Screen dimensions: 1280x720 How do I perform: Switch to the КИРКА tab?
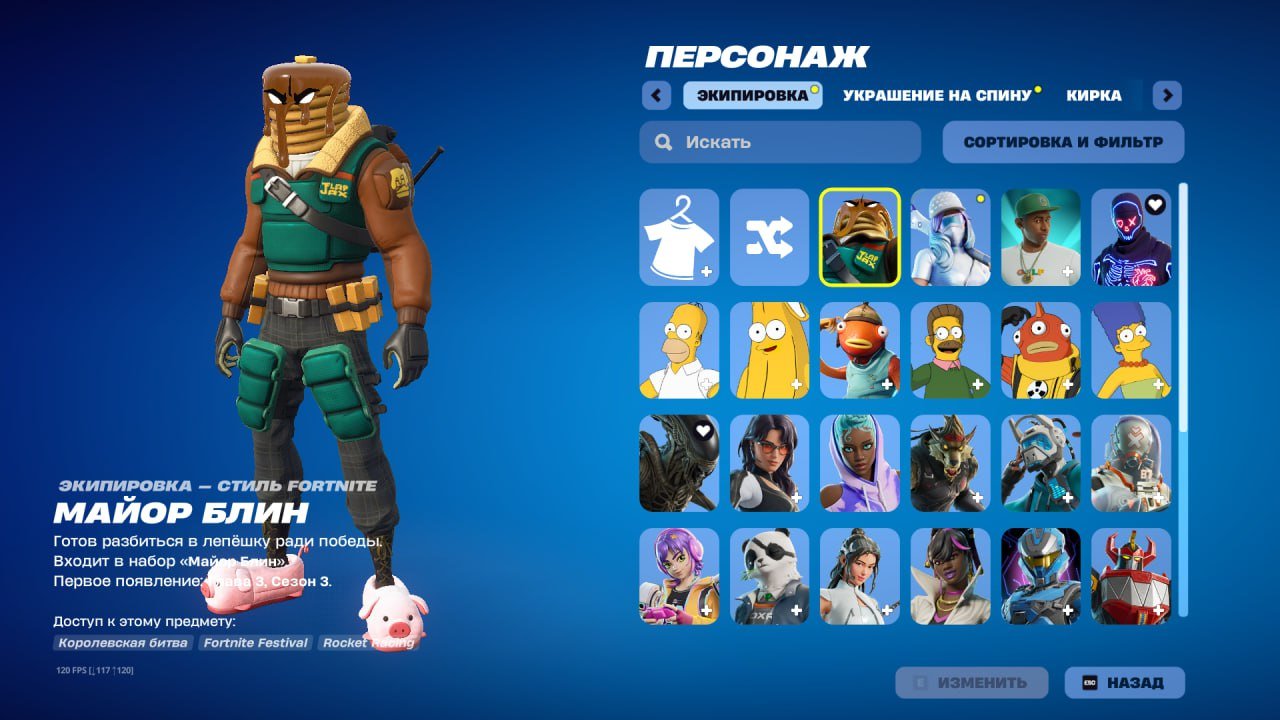[1094, 95]
